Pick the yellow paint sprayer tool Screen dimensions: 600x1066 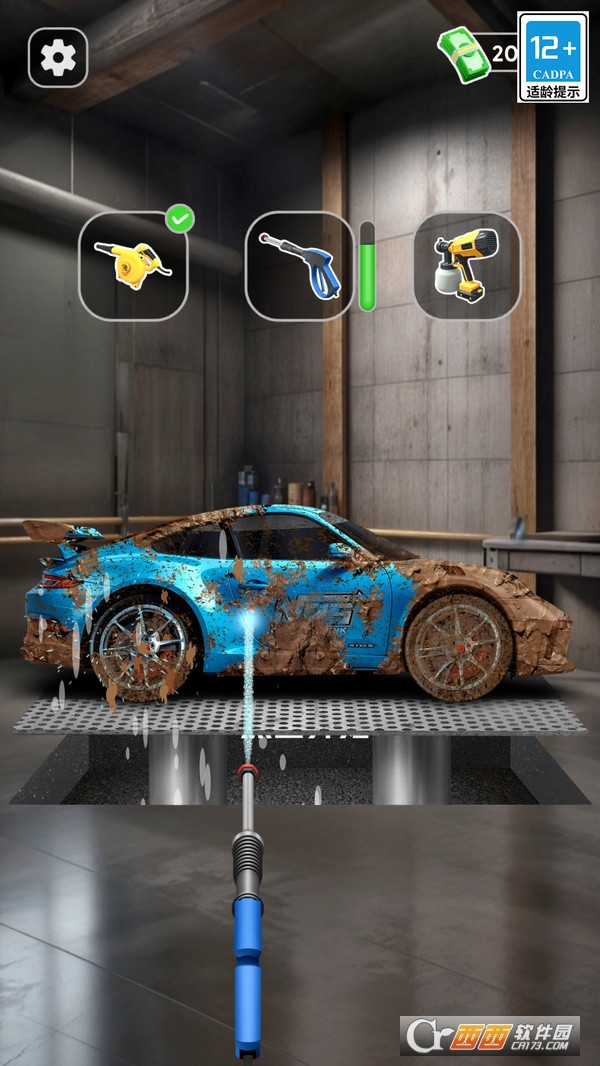coord(466,265)
